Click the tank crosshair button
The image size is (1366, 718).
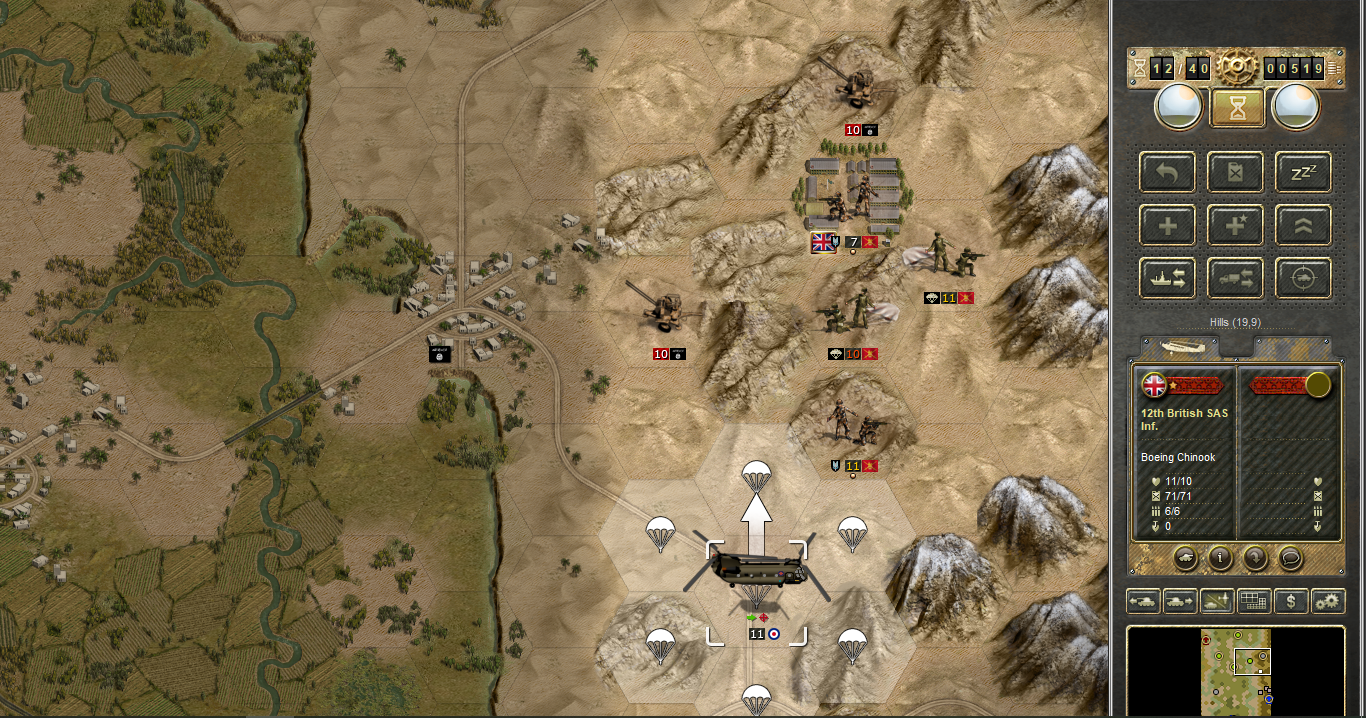1302,279
